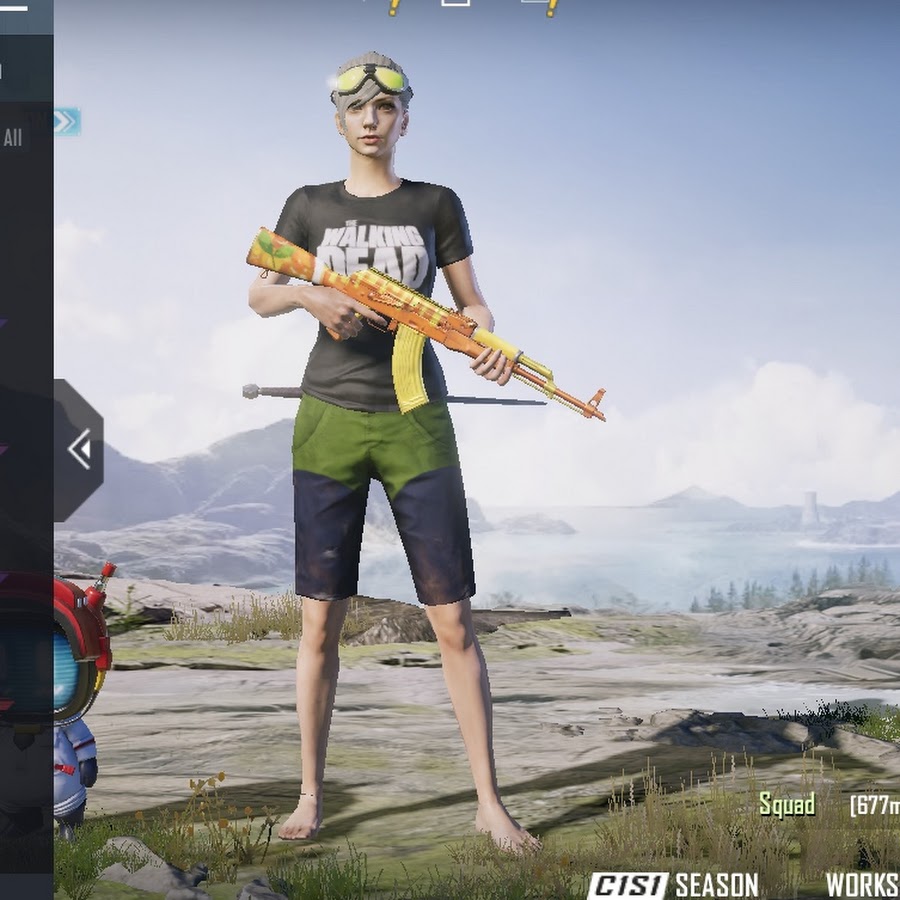The image size is (900, 900).
Task: Change the Squad team mode
Action: point(787,805)
